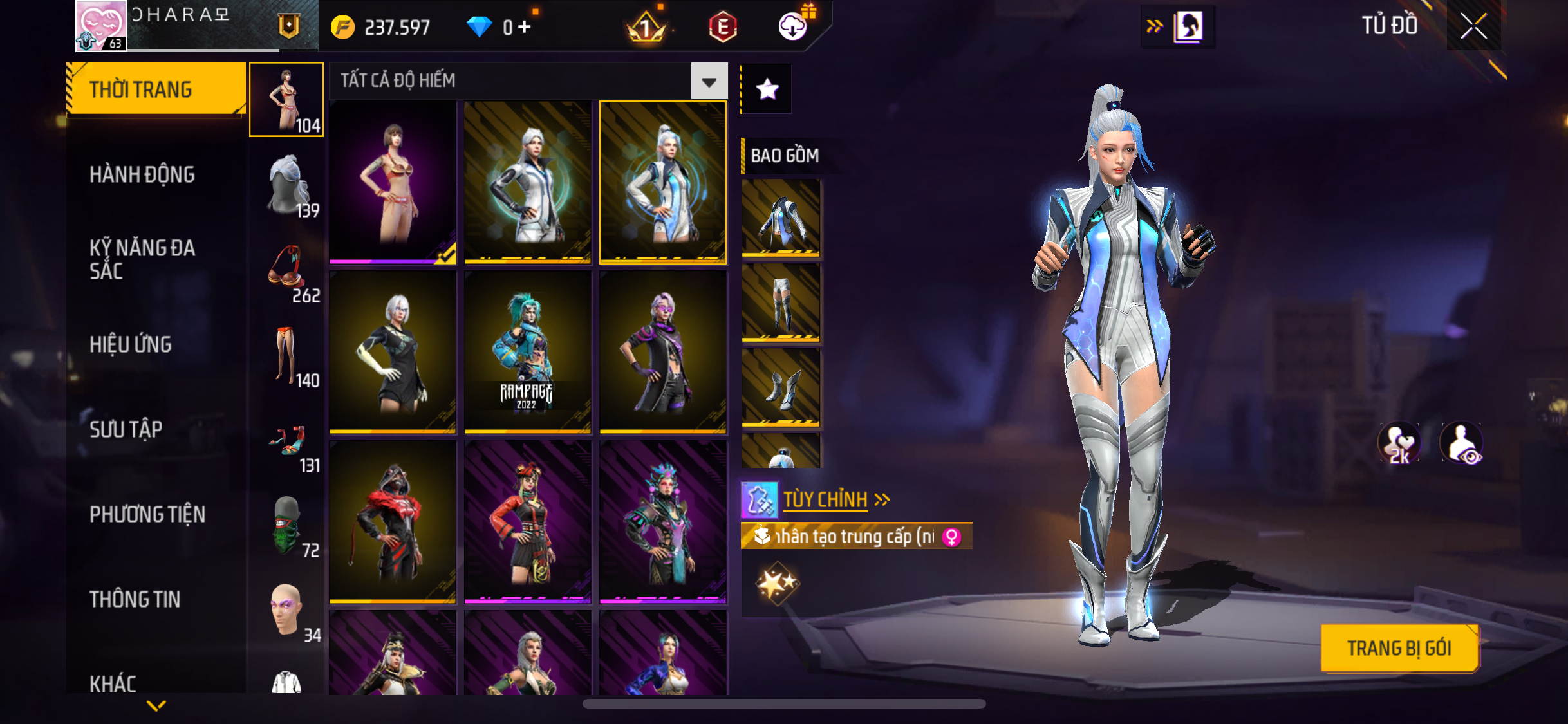
Task: Switch to the Hành Động tab
Action: click(x=142, y=174)
